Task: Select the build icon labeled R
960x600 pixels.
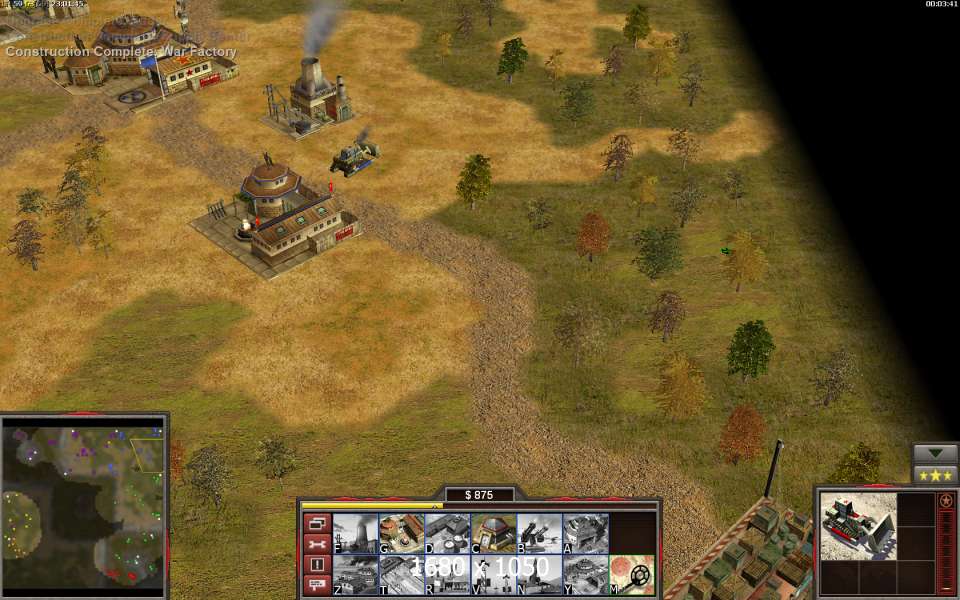Action: coord(447,575)
